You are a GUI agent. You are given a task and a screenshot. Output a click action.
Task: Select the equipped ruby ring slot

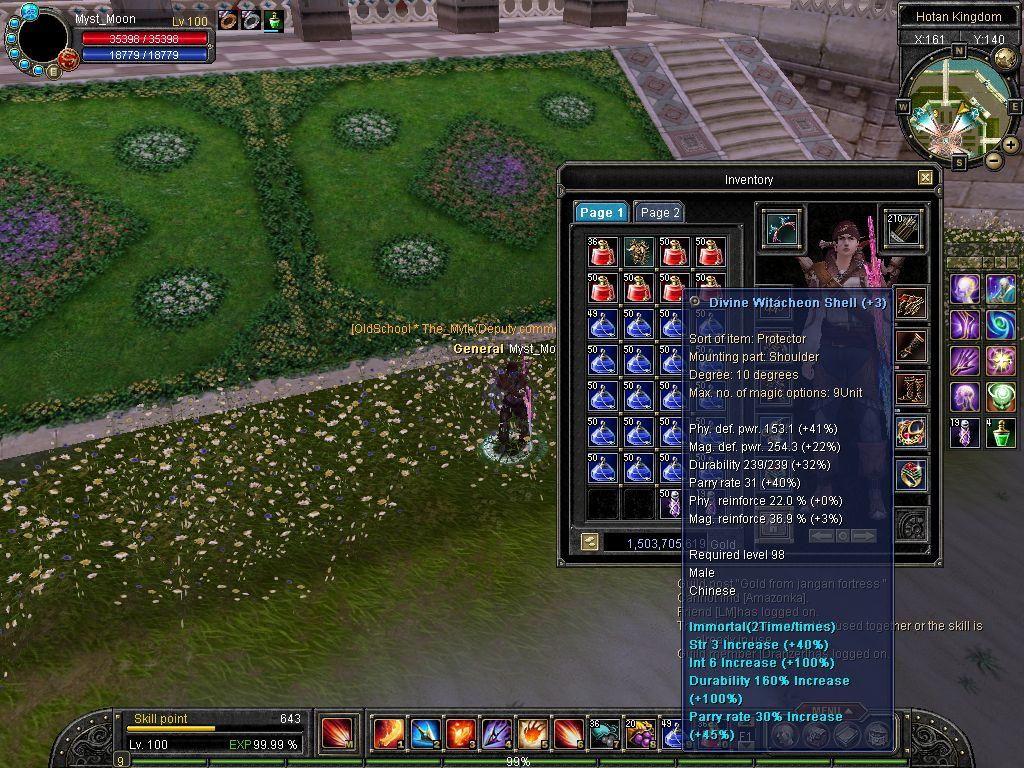coord(911,475)
